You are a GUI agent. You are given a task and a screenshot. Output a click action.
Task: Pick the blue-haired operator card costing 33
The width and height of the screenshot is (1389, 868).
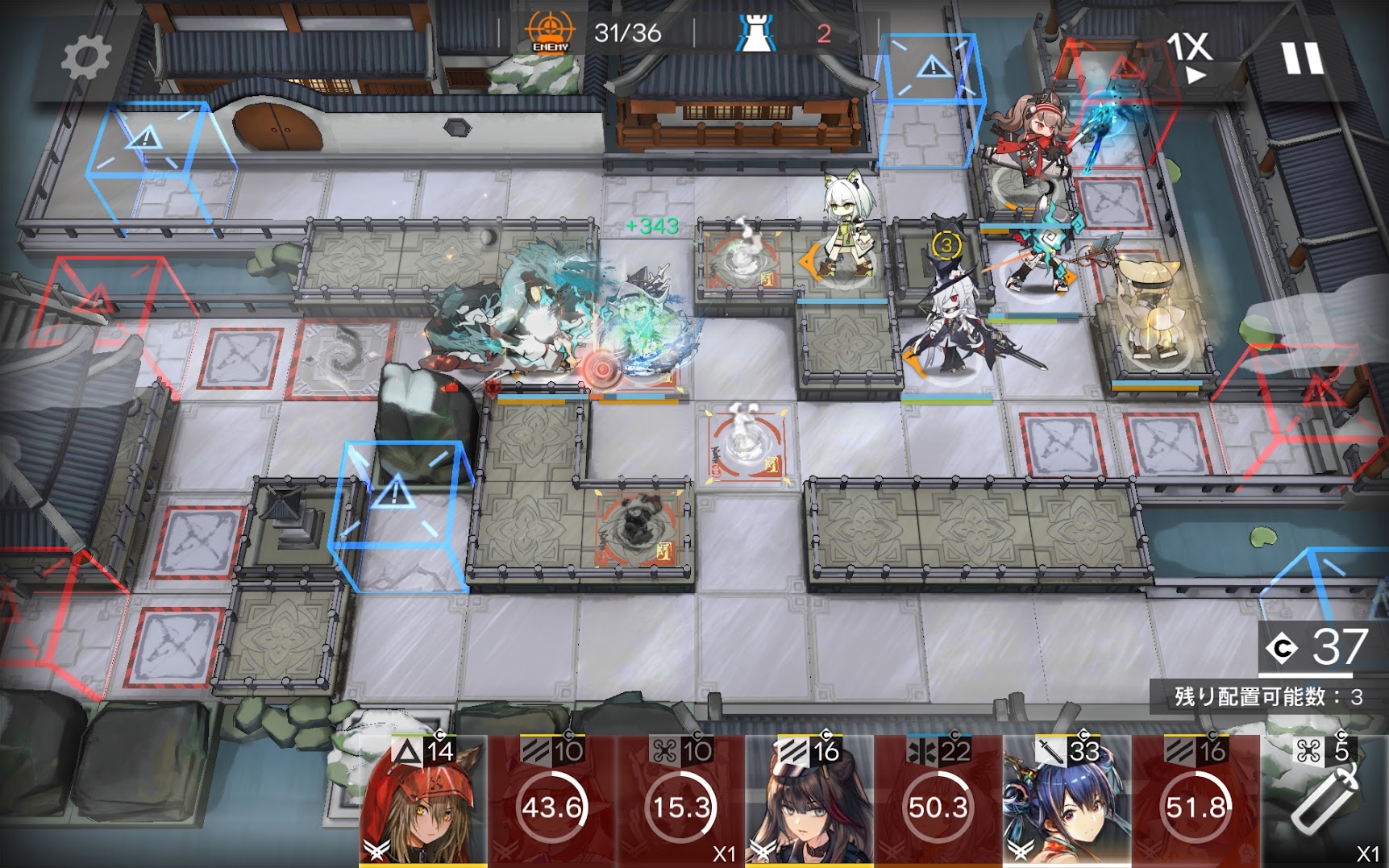(1067, 802)
